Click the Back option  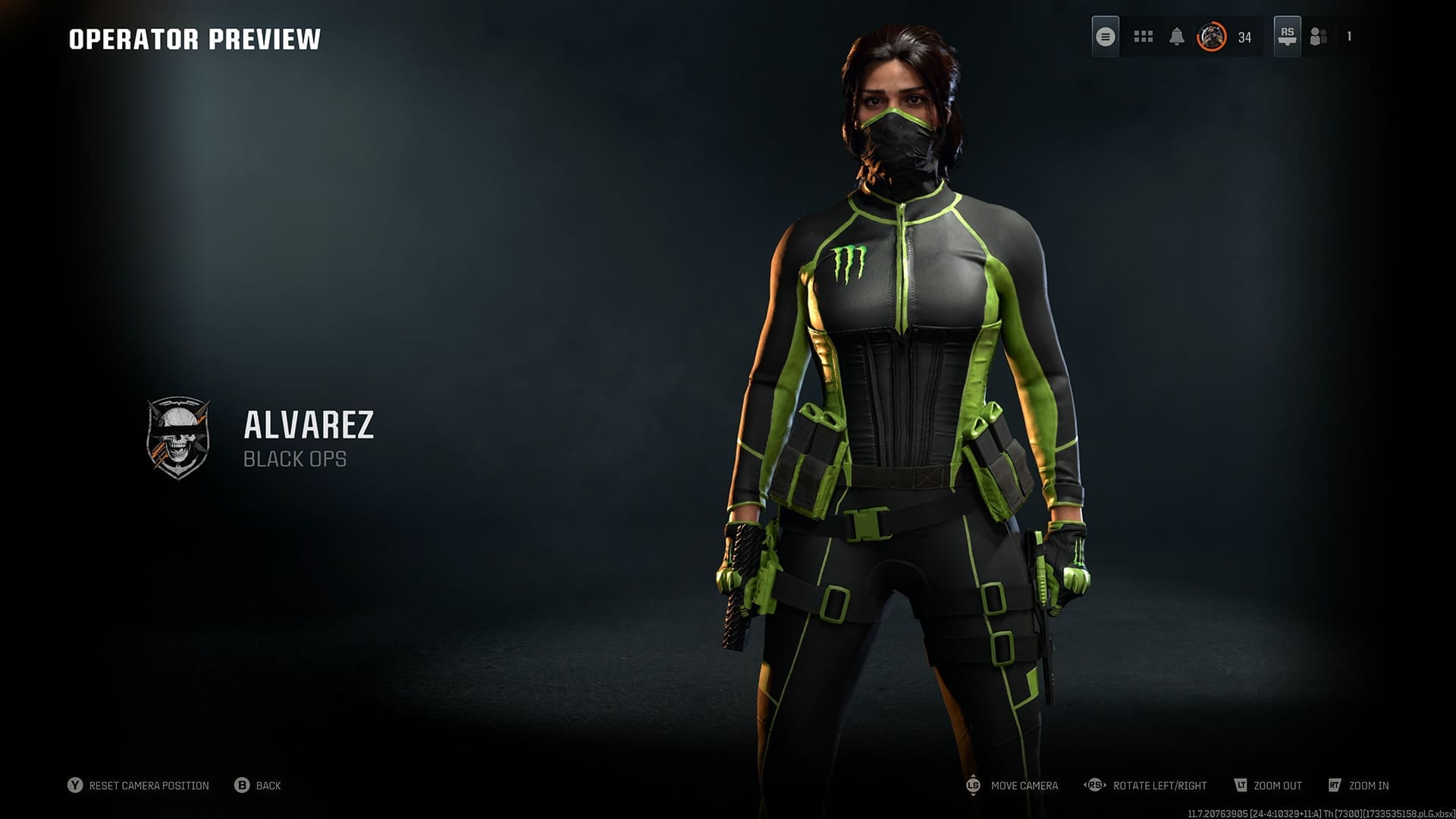(x=267, y=786)
